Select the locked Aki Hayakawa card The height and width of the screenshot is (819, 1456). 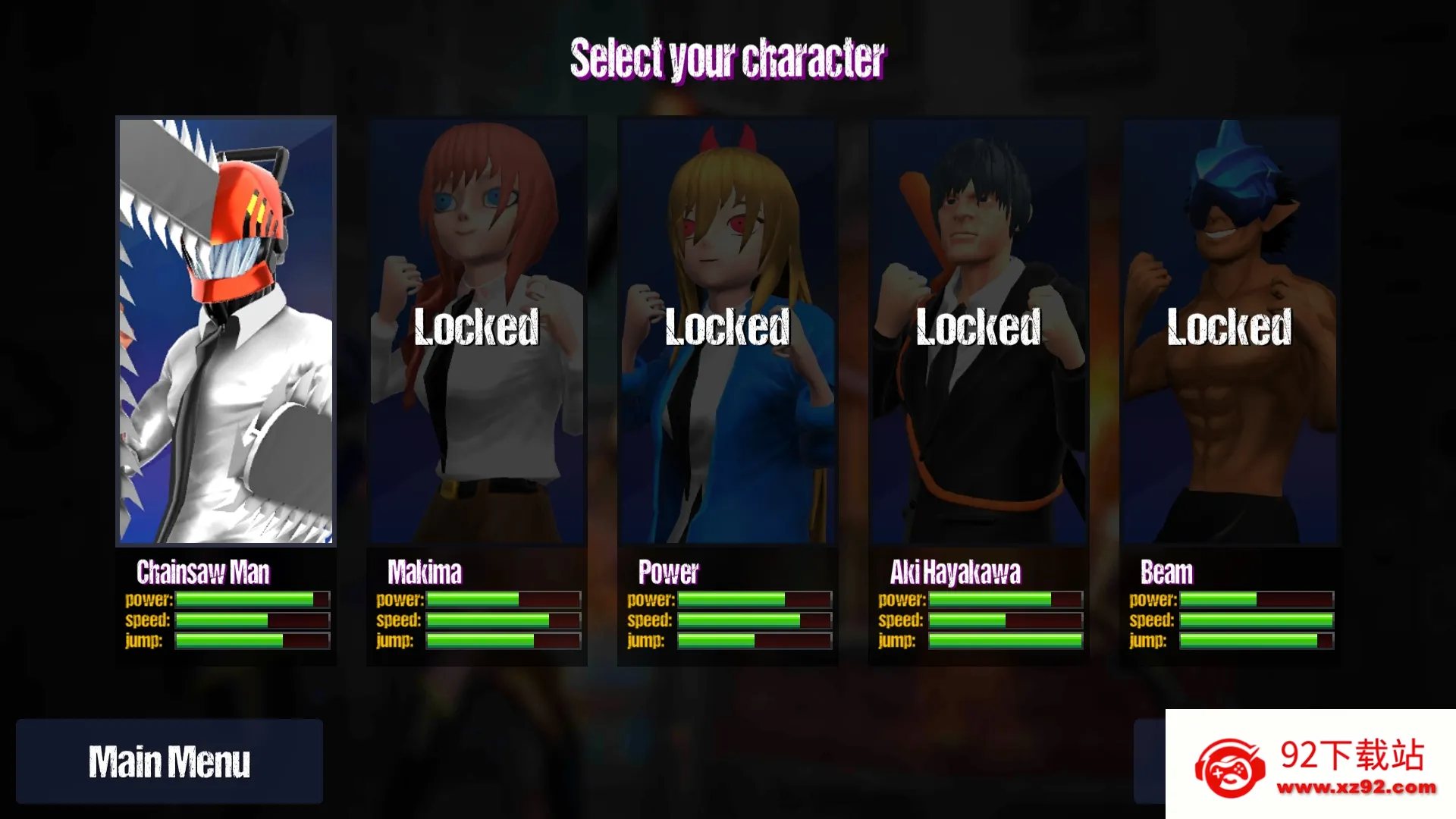pyautogui.click(x=978, y=331)
